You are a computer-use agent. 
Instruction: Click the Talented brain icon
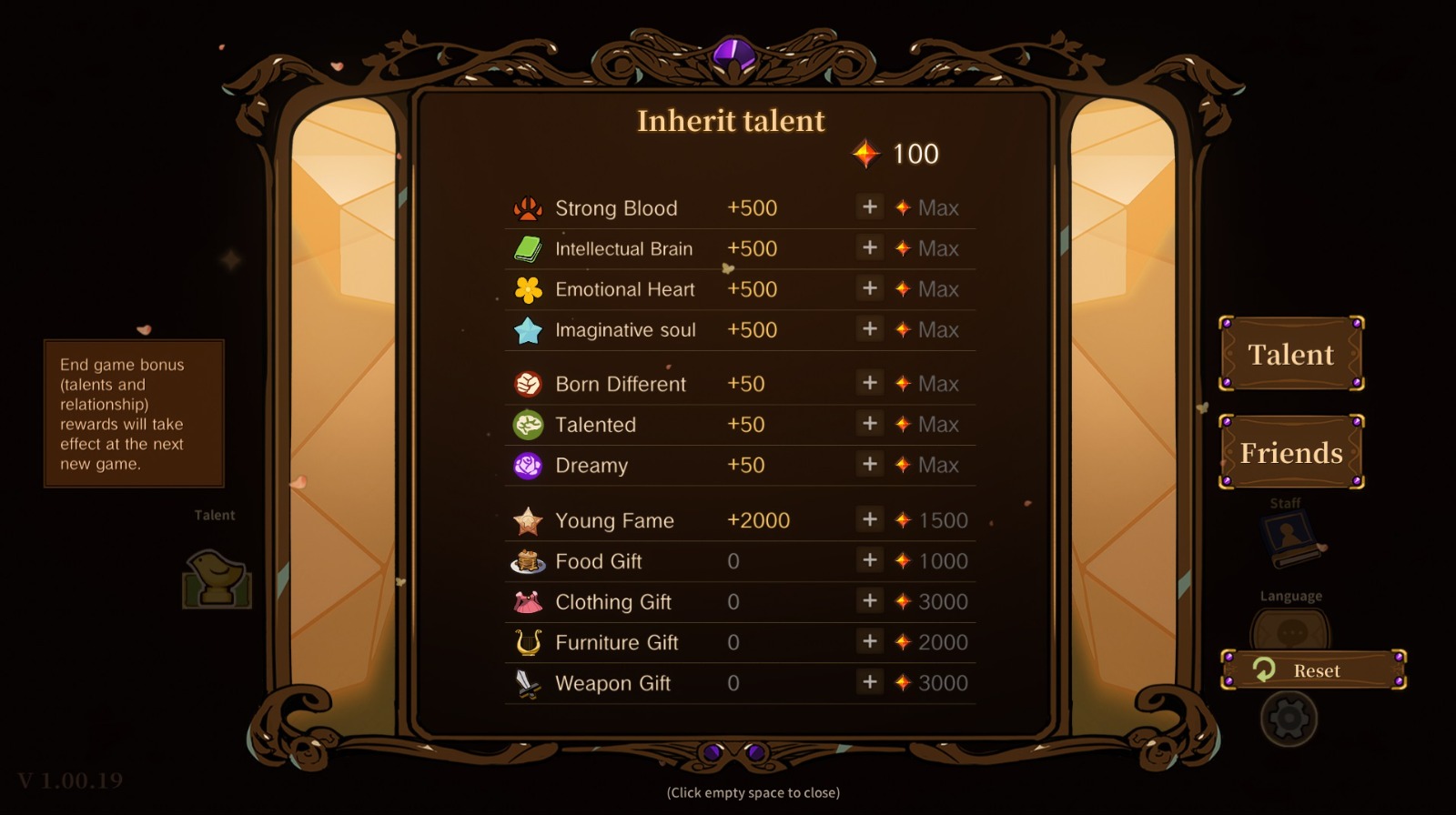(x=526, y=424)
